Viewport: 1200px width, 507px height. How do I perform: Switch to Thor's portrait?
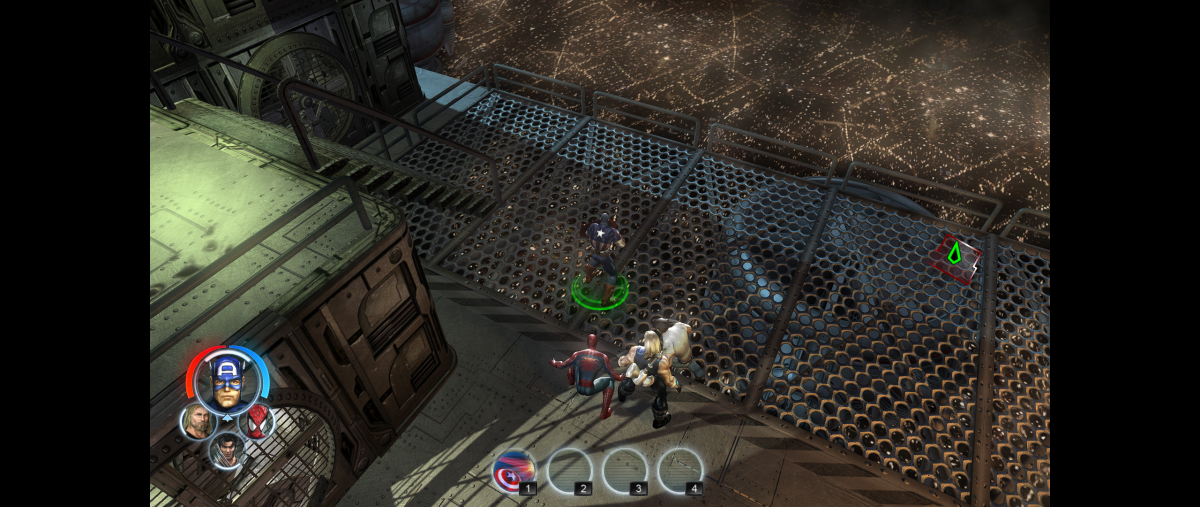coord(197,421)
